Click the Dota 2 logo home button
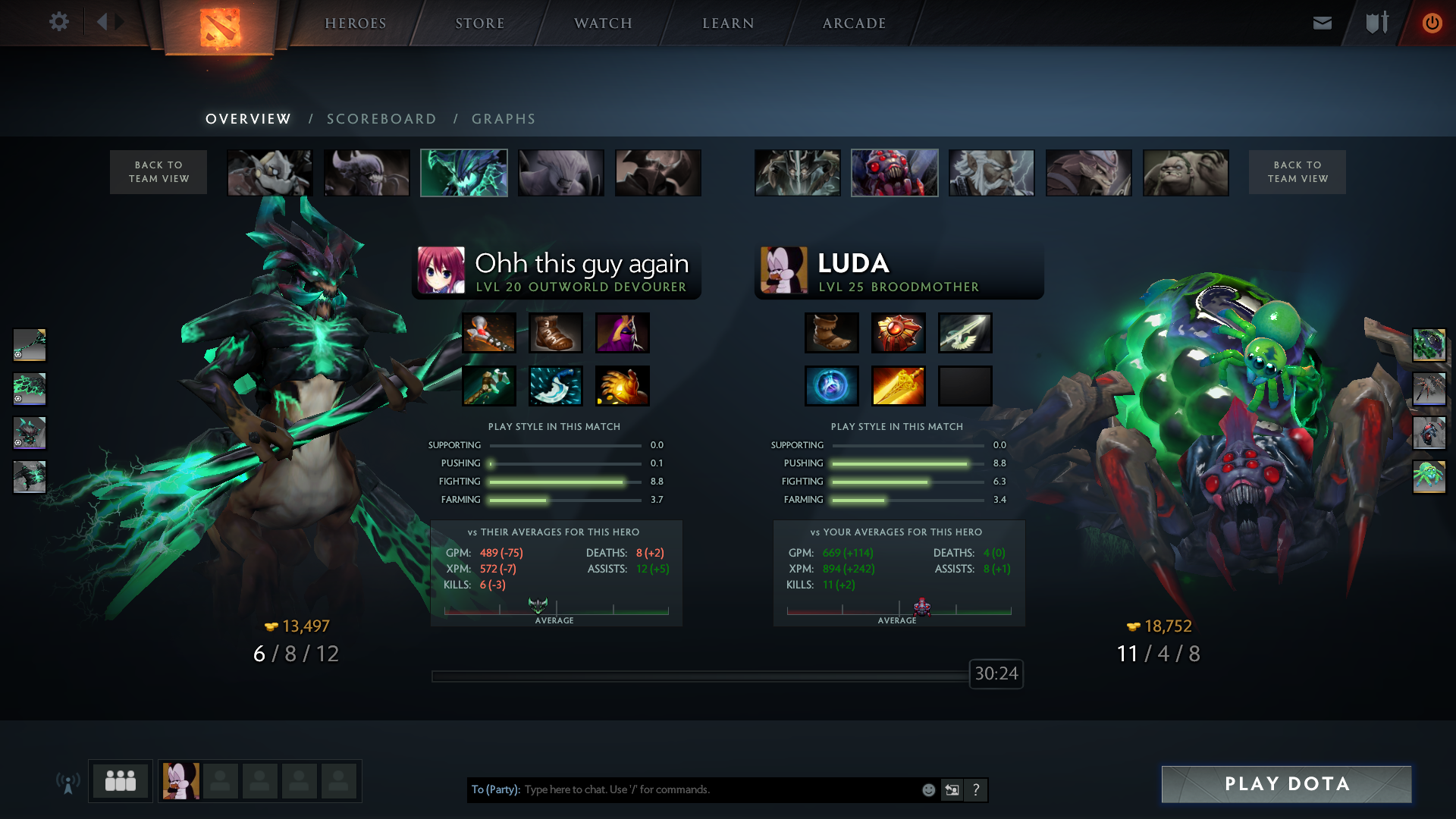This screenshot has width=1456, height=819. pyautogui.click(x=220, y=27)
